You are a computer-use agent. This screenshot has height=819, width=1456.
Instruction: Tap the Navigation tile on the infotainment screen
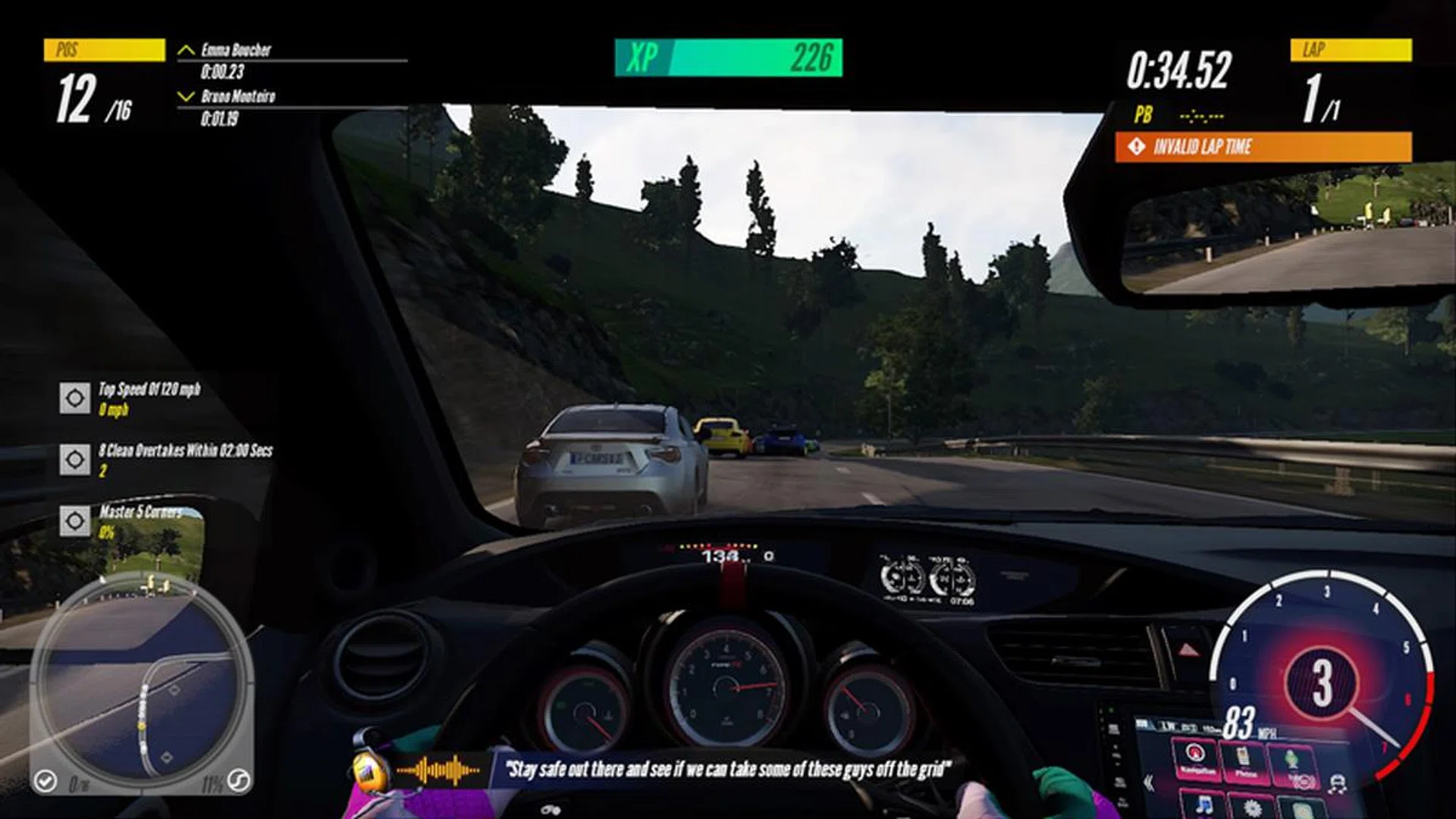(x=1195, y=760)
